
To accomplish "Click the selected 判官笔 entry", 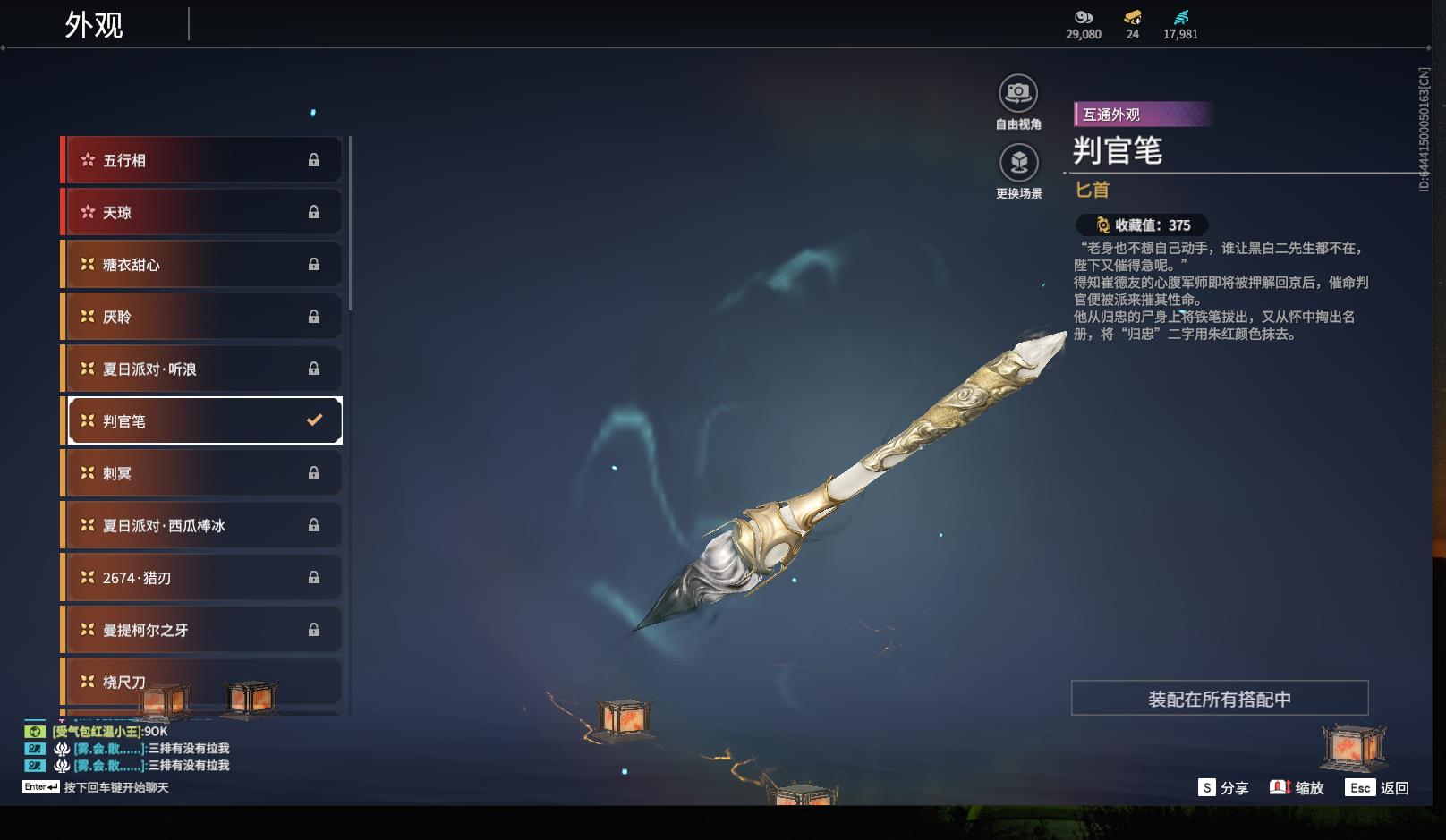I will 203,420.
